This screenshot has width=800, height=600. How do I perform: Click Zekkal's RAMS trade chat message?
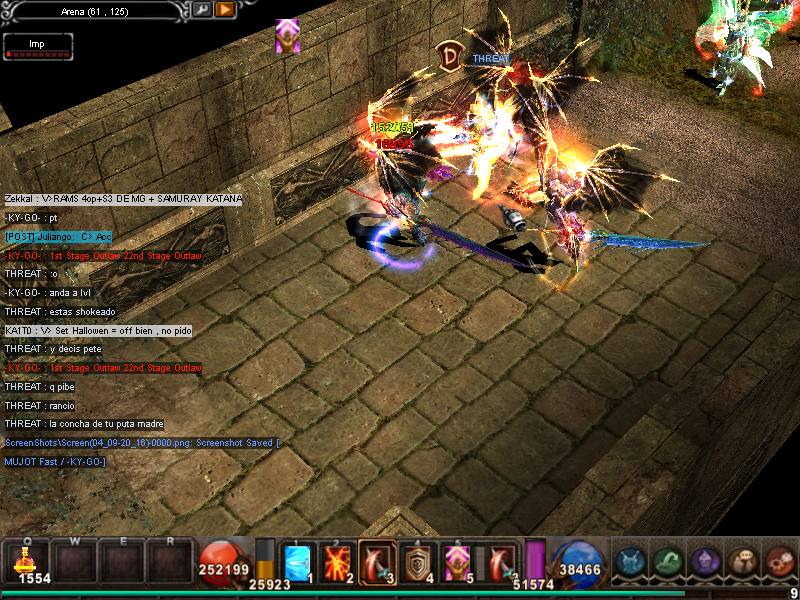pos(123,199)
